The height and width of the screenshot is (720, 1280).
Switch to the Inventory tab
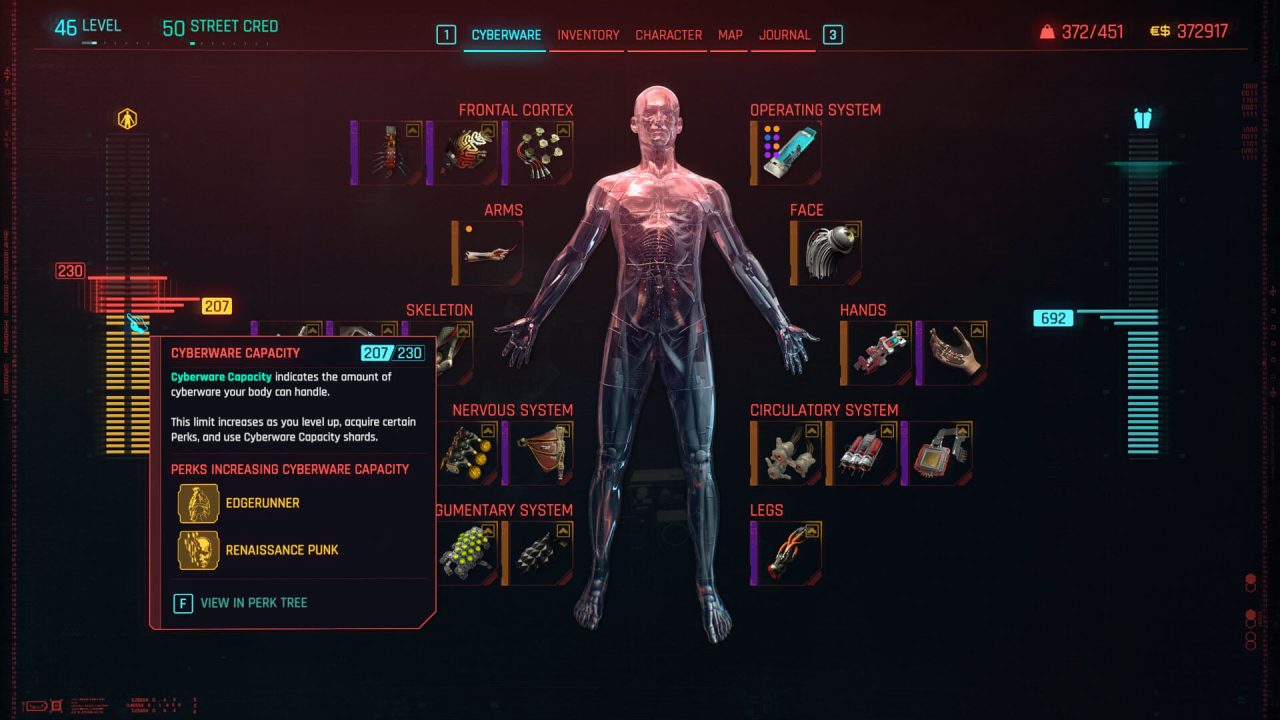(588, 35)
